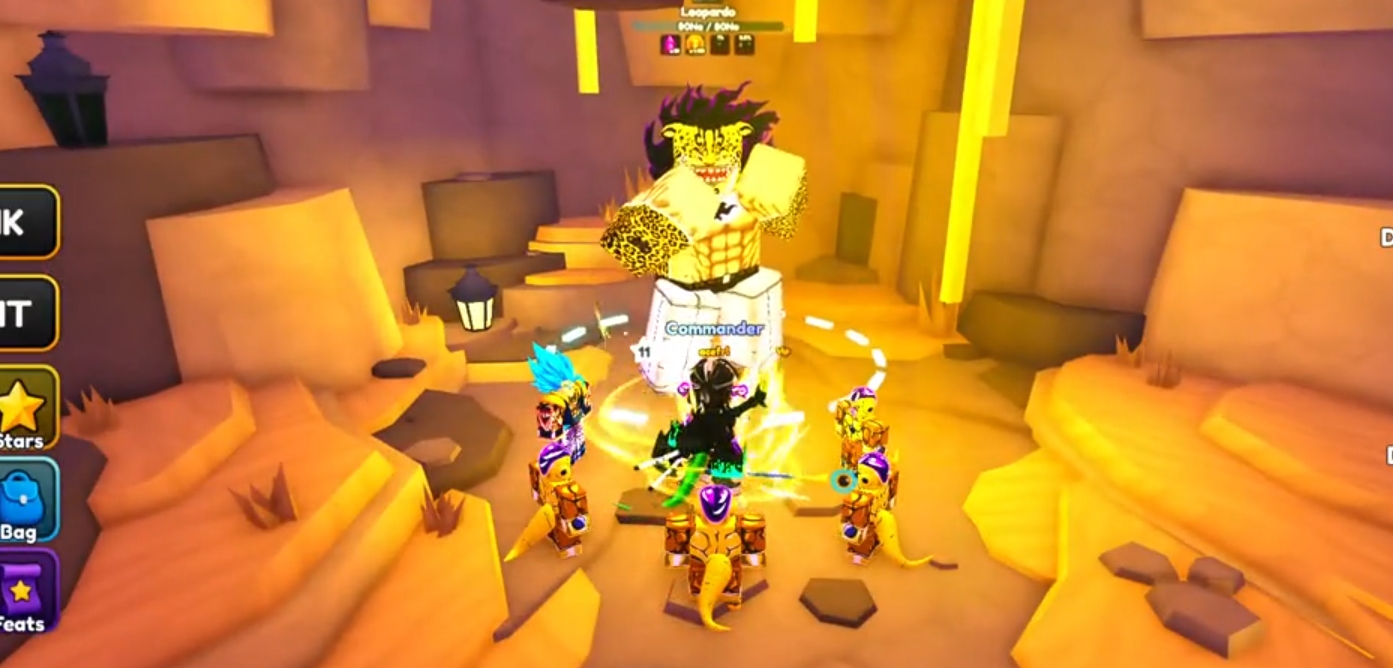This screenshot has height=668, width=1393.
Task: Open the Stars menu
Action: point(24,410)
